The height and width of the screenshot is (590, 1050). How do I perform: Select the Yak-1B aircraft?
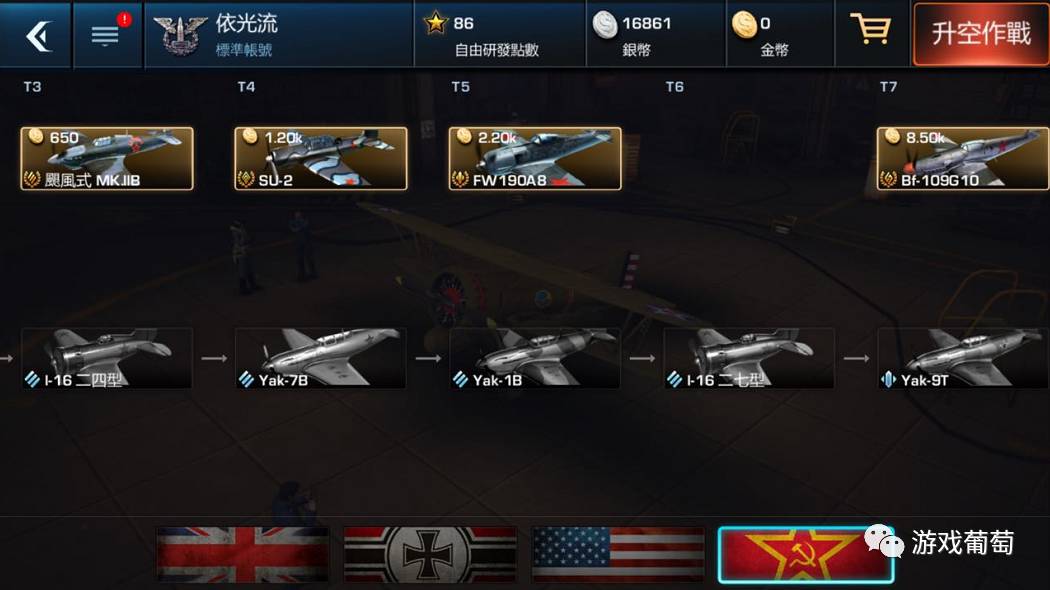click(x=535, y=358)
